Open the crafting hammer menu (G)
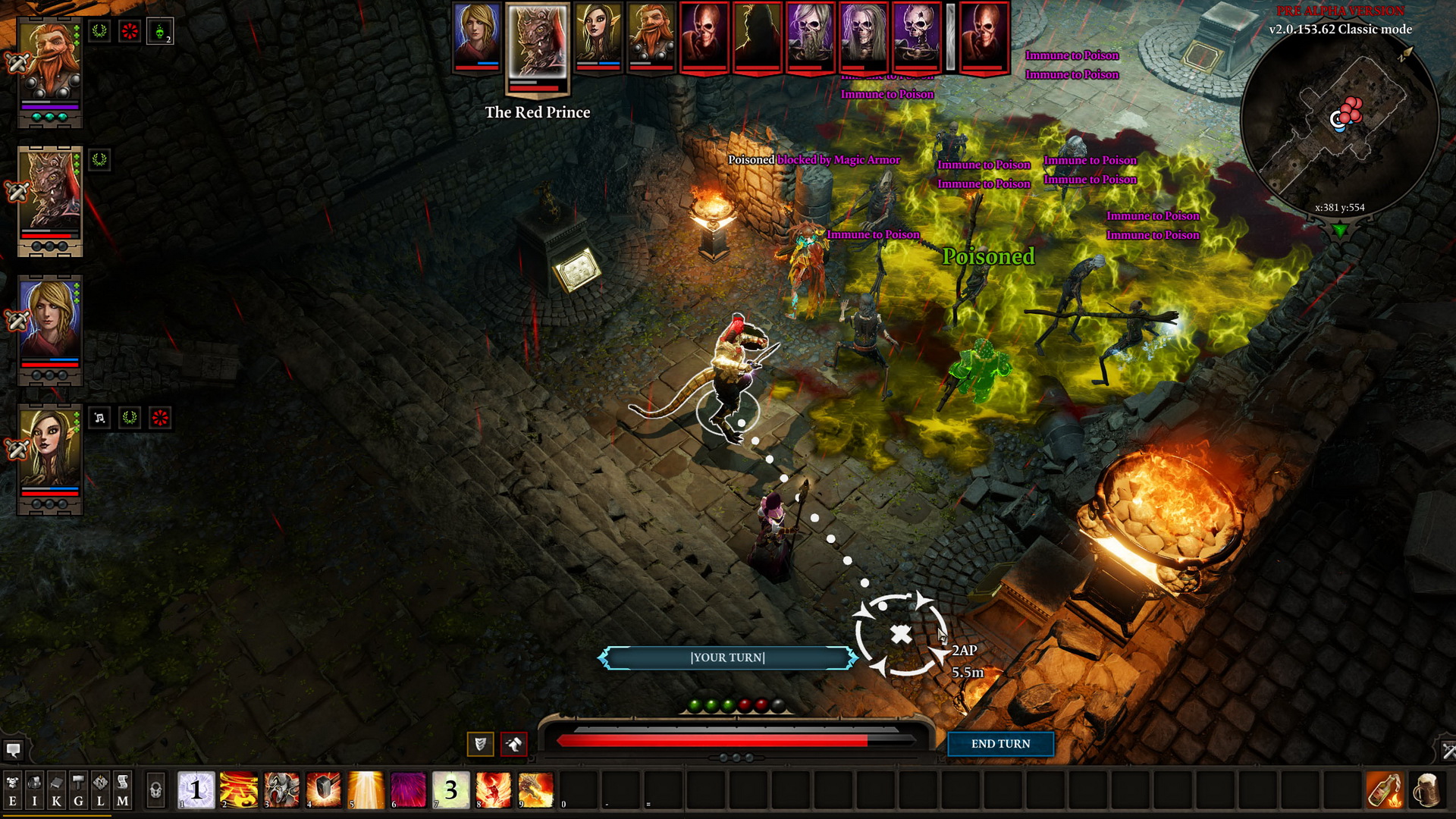Screen dimensions: 1456x819 click(78, 790)
